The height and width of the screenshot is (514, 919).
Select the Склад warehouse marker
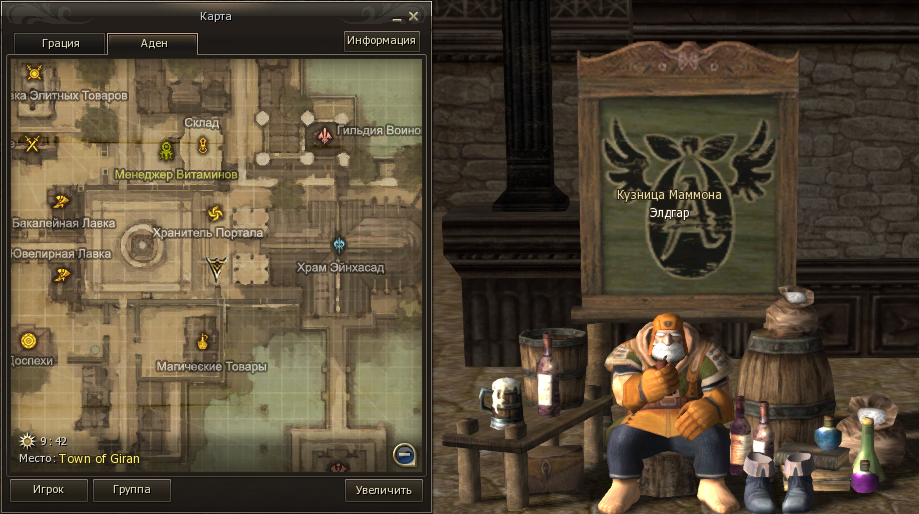(x=202, y=146)
